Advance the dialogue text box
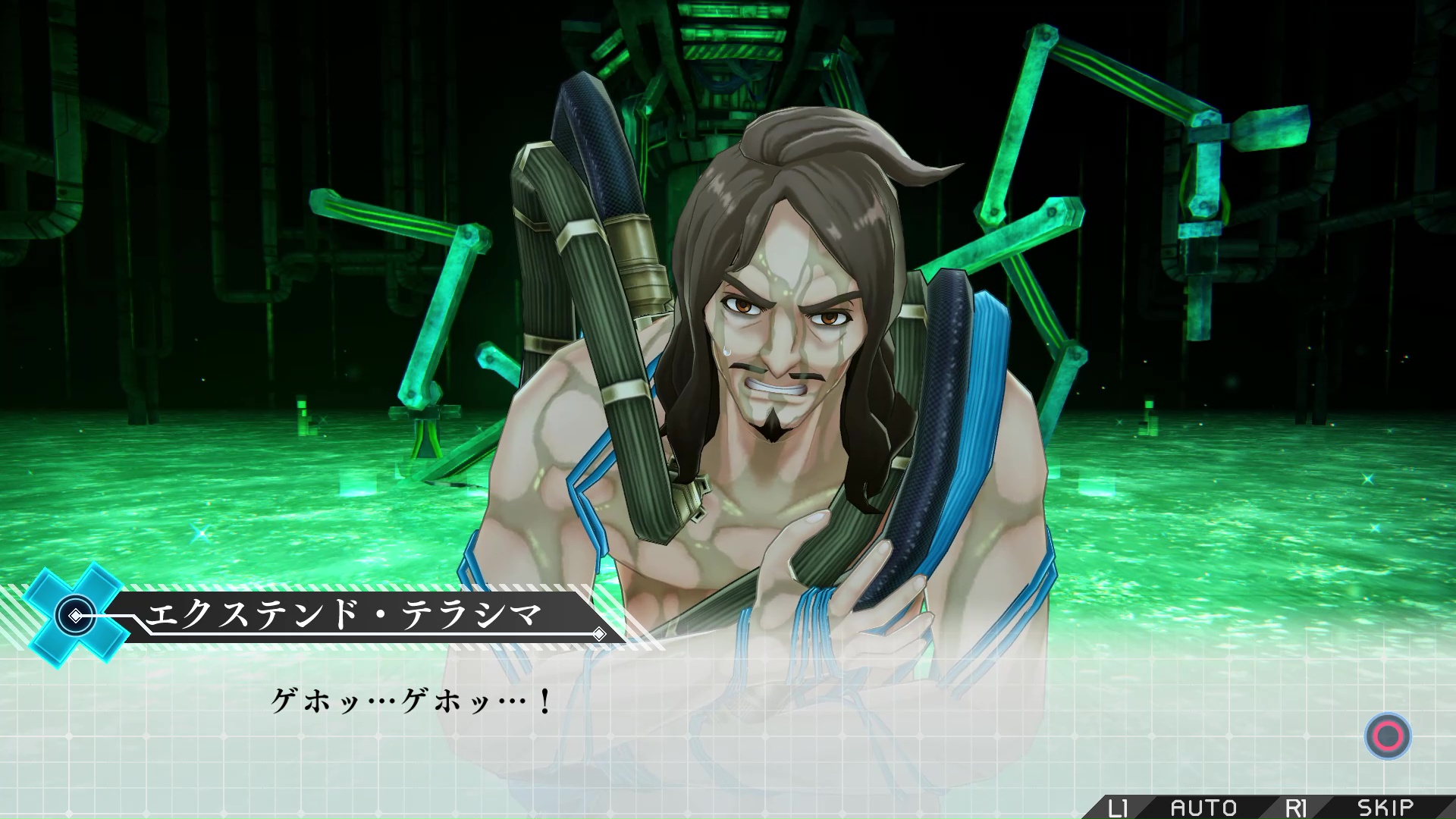1456x819 pixels. (1388, 736)
